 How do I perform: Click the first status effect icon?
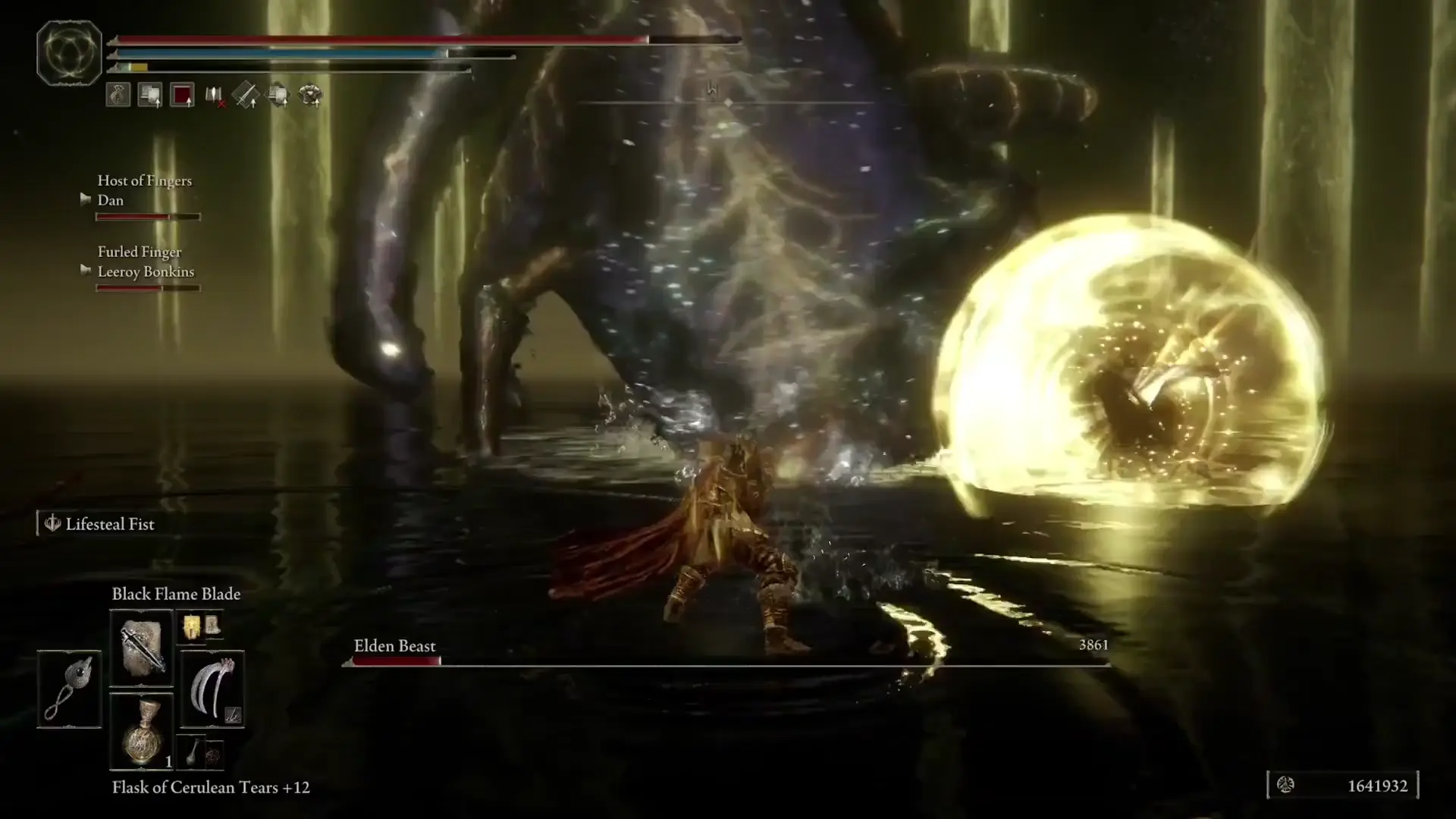pos(118,96)
